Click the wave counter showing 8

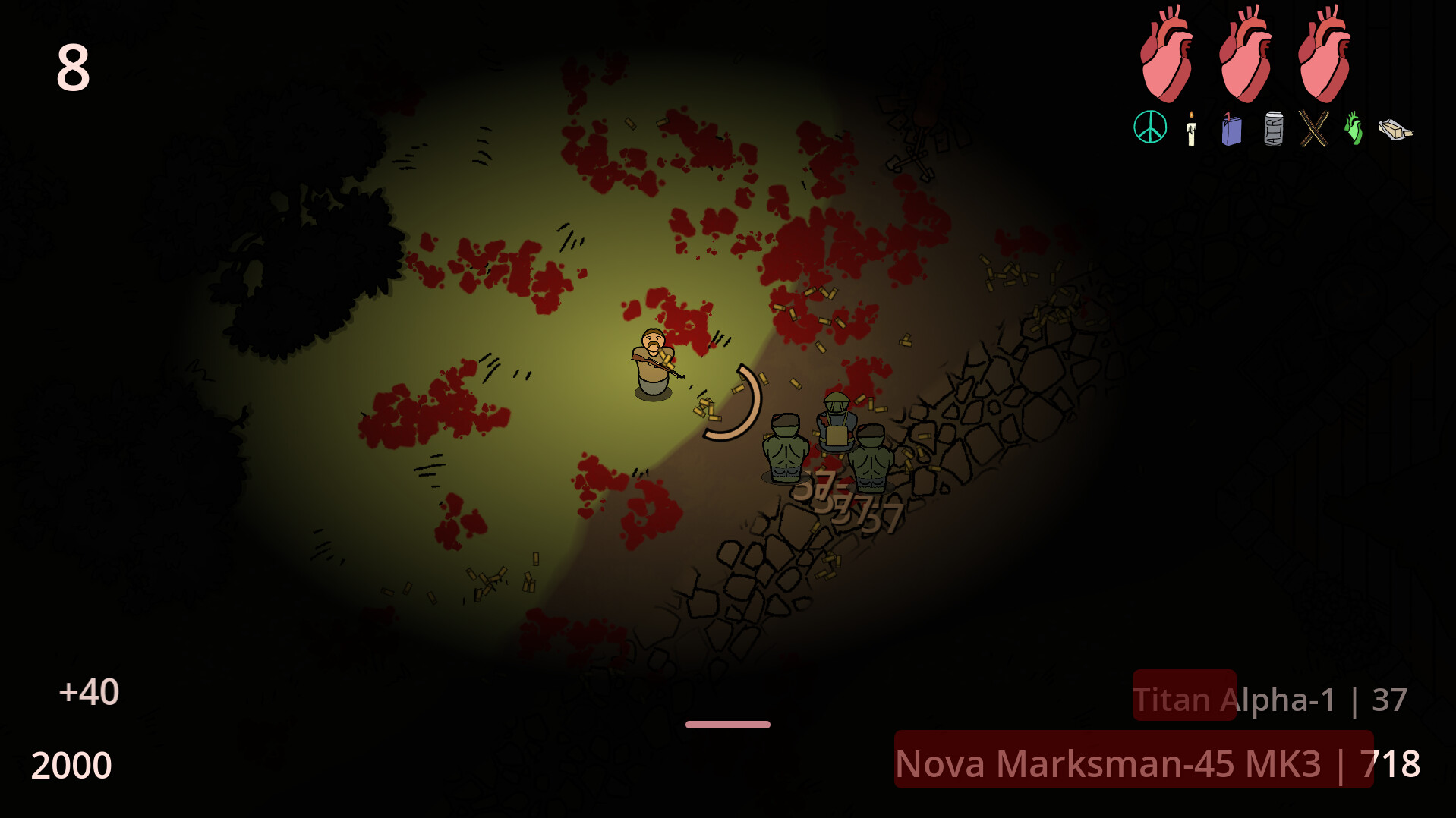coord(73,67)
